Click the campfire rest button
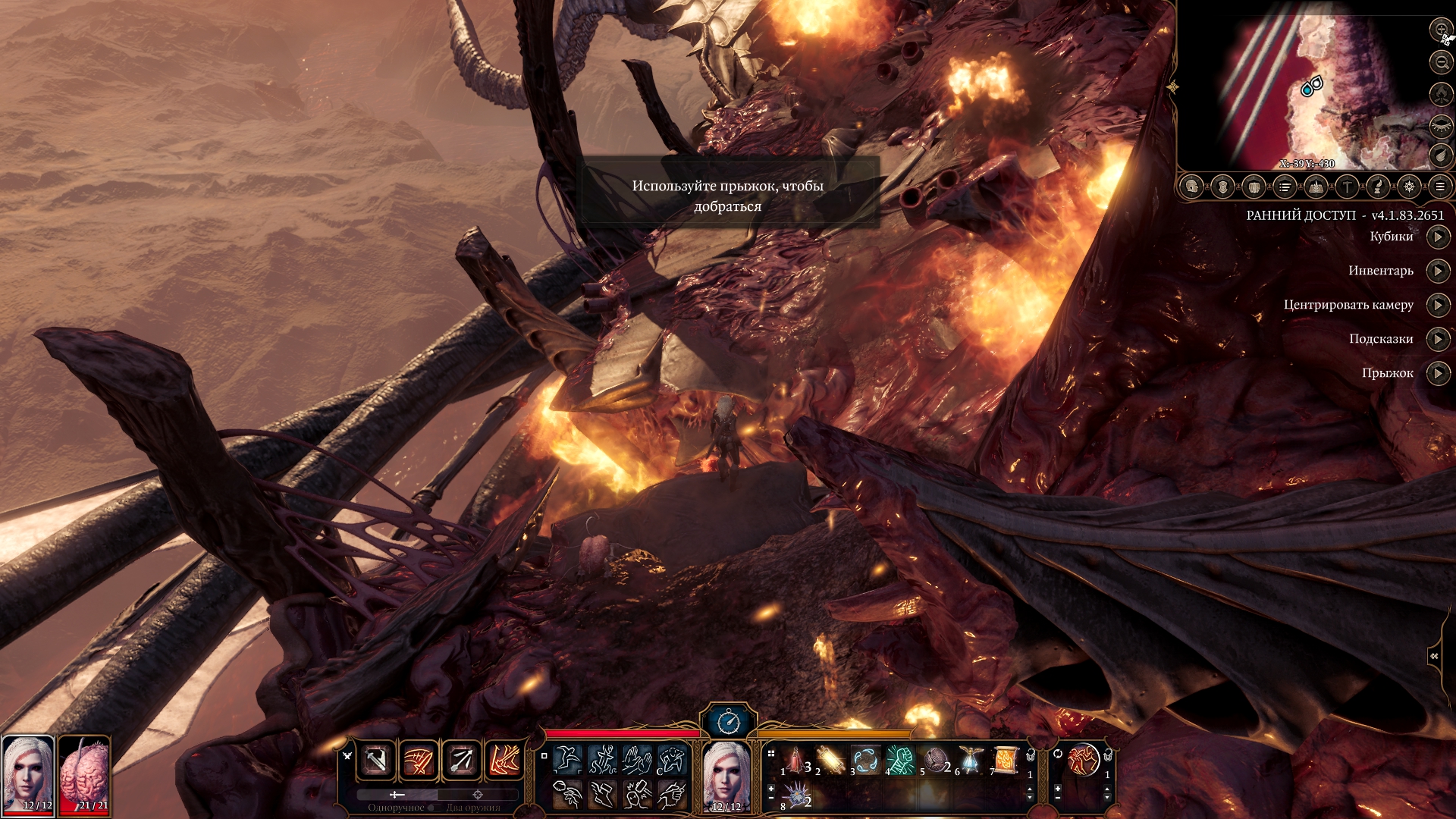Image resolution: width=1456 pixels, height=819 pixels. pyautogui.click(x=1441, y=94)
